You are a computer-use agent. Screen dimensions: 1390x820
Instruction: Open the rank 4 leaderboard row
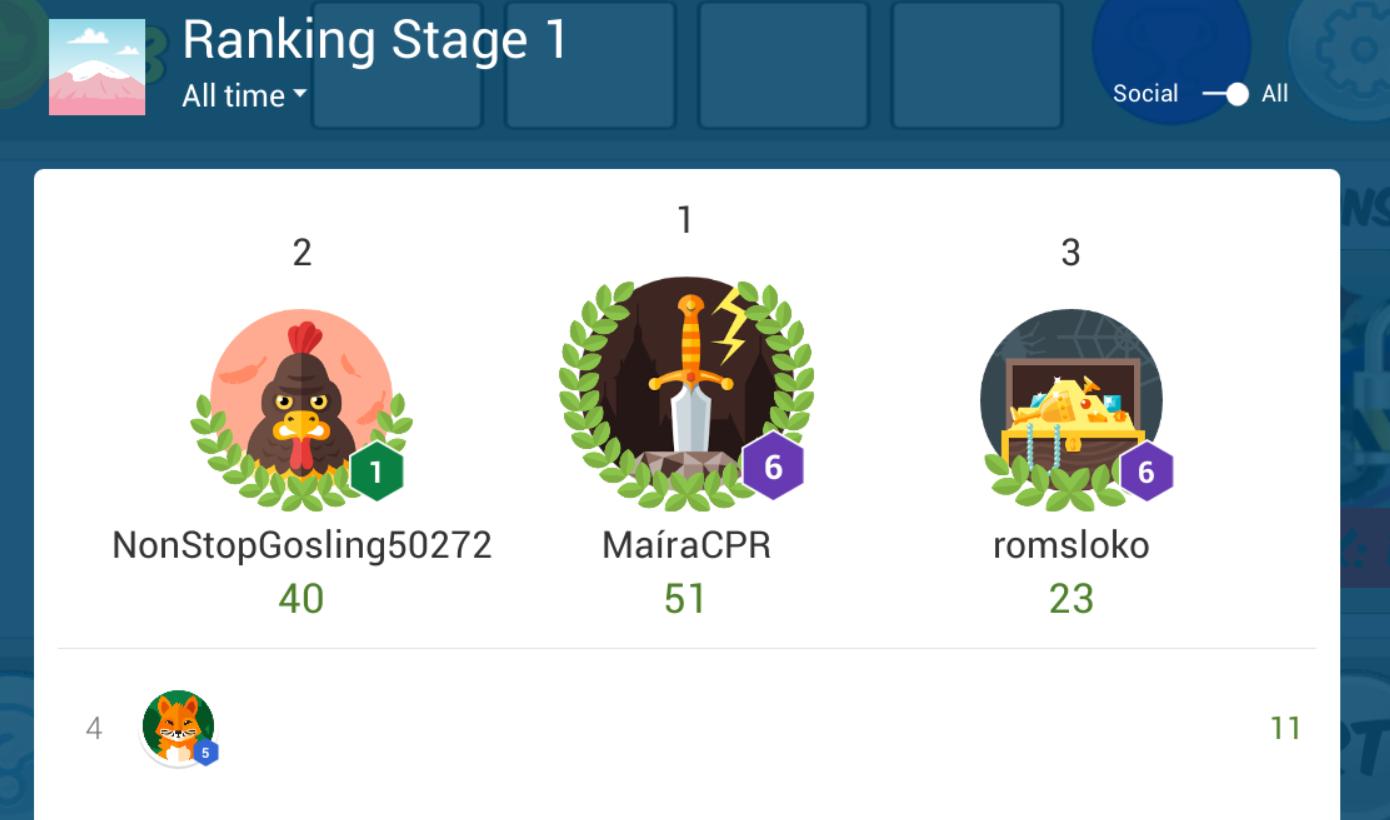pos(690,730)
